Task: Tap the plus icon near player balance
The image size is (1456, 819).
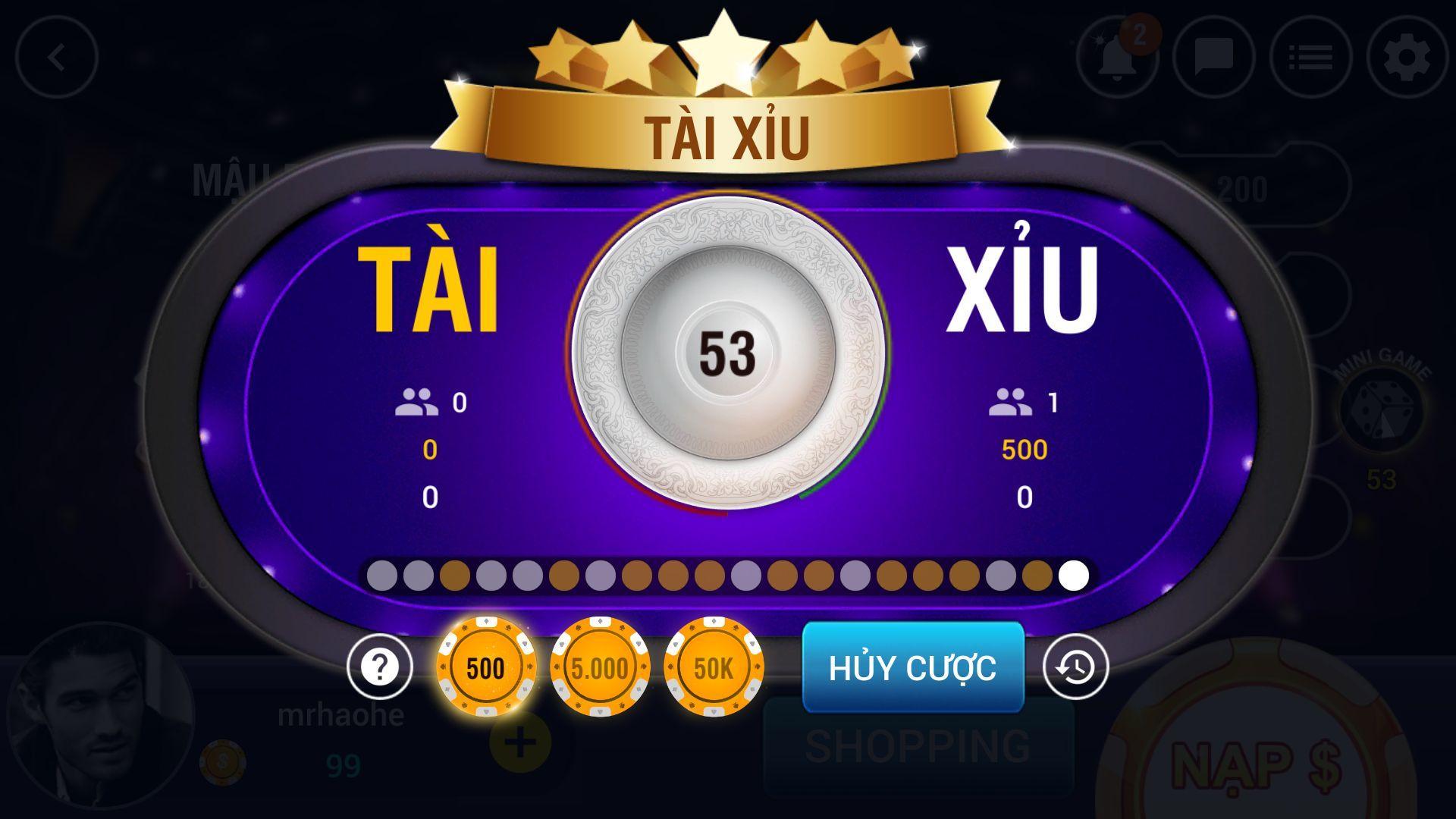Action: pyautogui.click(x=520, y=743)
